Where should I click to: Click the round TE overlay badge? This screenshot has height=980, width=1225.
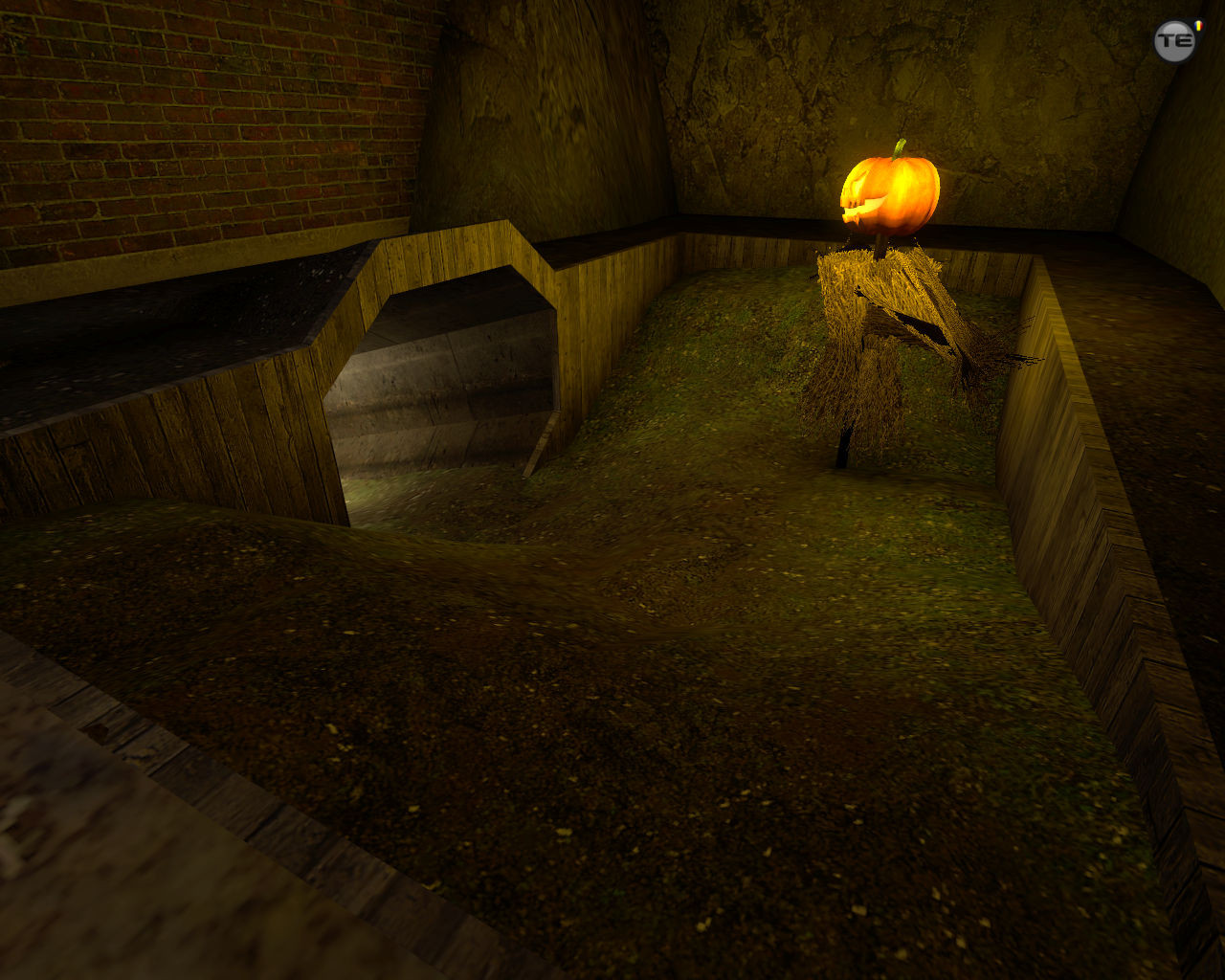(1175, 41)
